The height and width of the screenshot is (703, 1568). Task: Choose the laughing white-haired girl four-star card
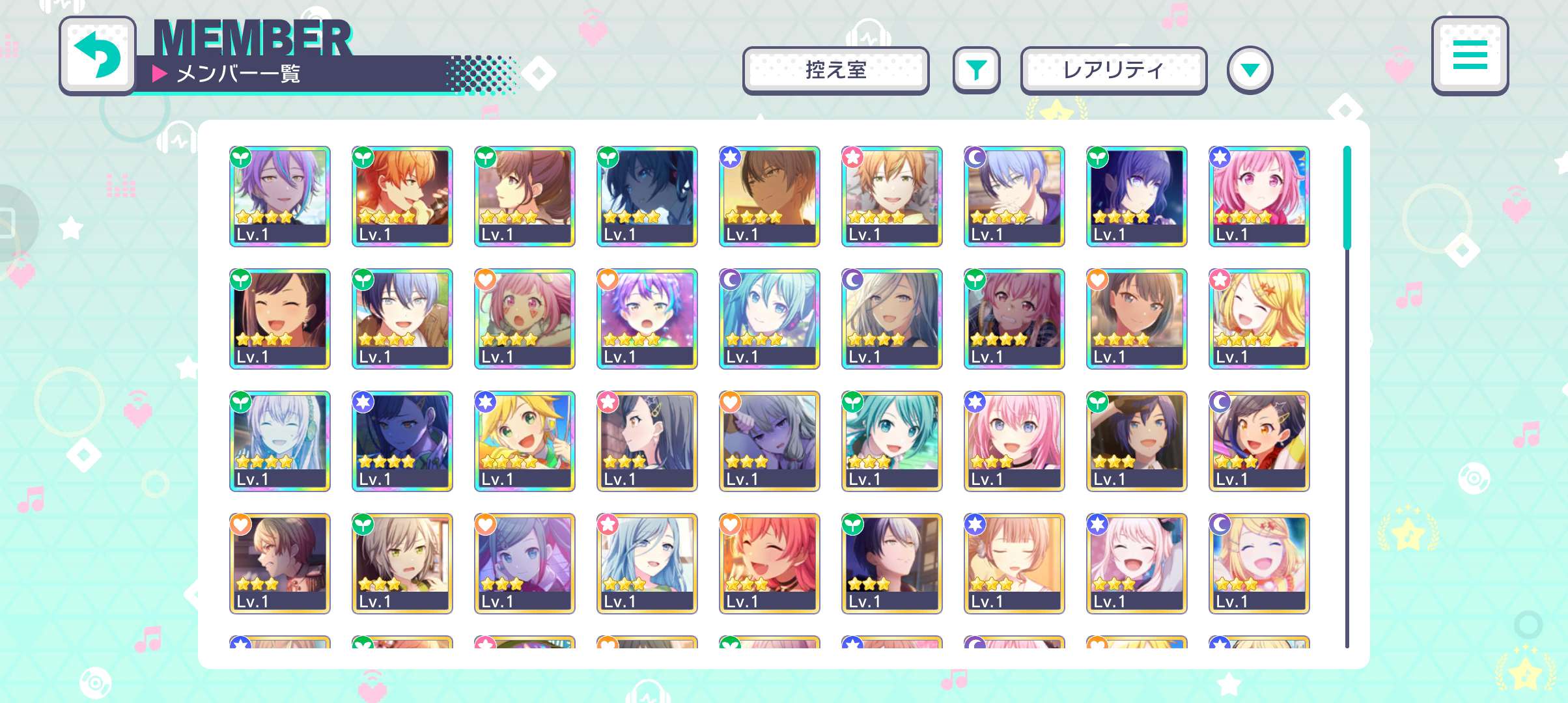[279, 441]
